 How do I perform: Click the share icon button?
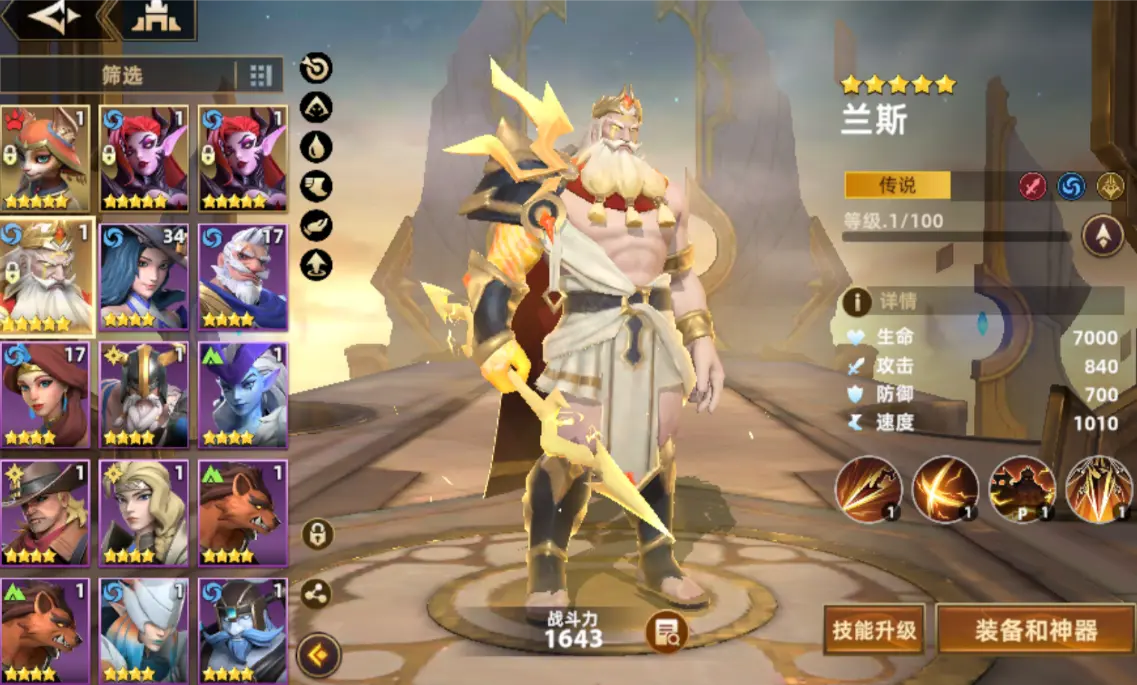click(317, 594)
